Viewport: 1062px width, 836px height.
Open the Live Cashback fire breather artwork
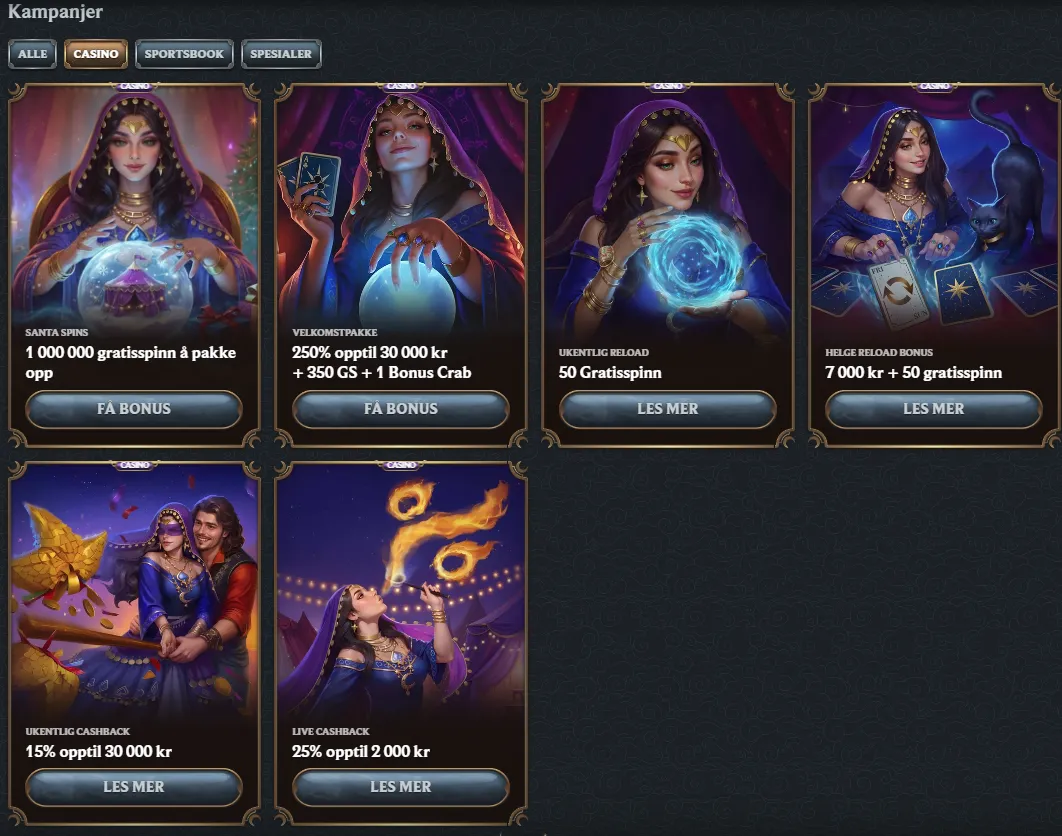[x=400, y=590]
